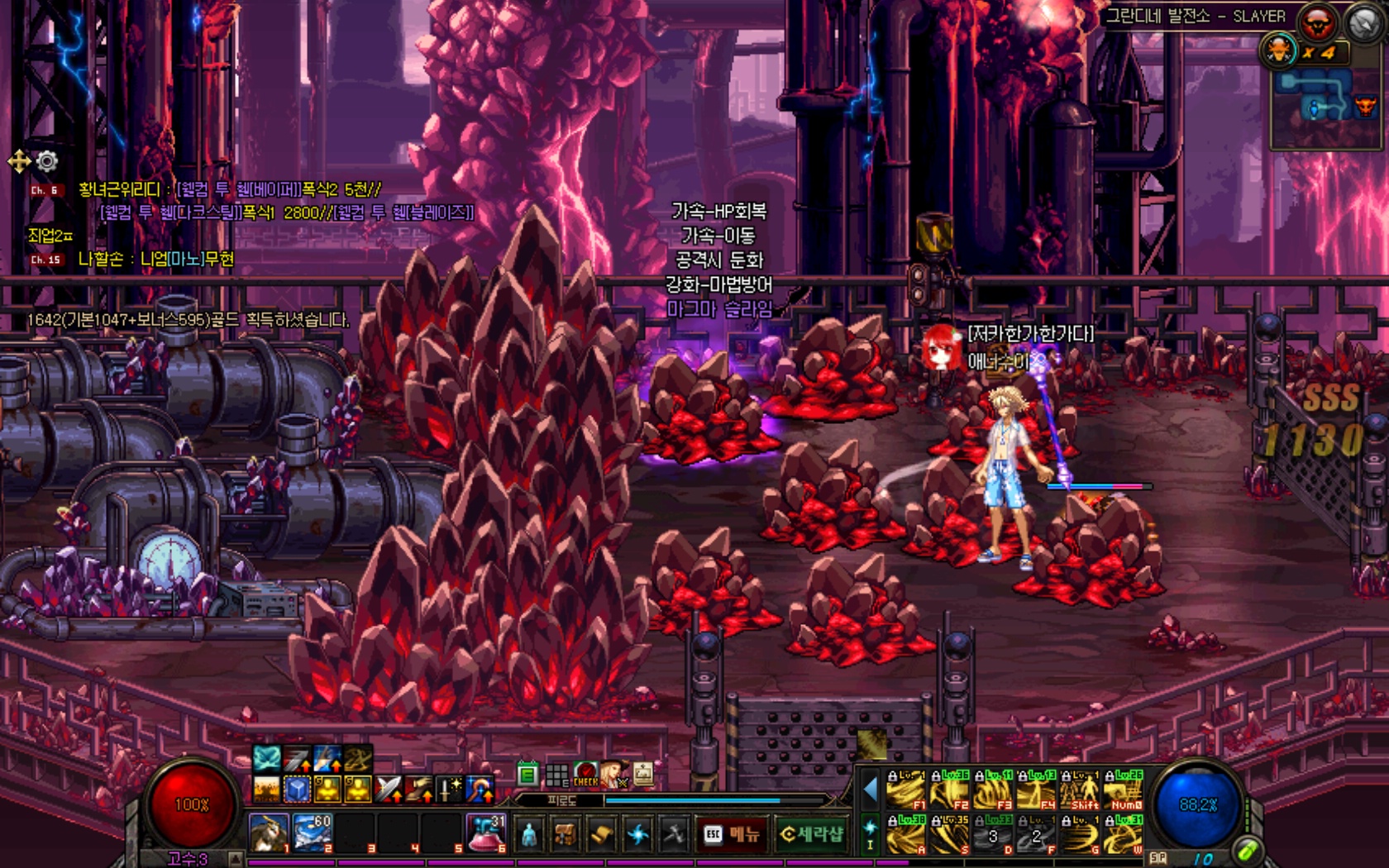The width and height of the screenshot is (1389, 868).
Task: Open the blue swirl skill menu icon
Action: pos(638,835)
